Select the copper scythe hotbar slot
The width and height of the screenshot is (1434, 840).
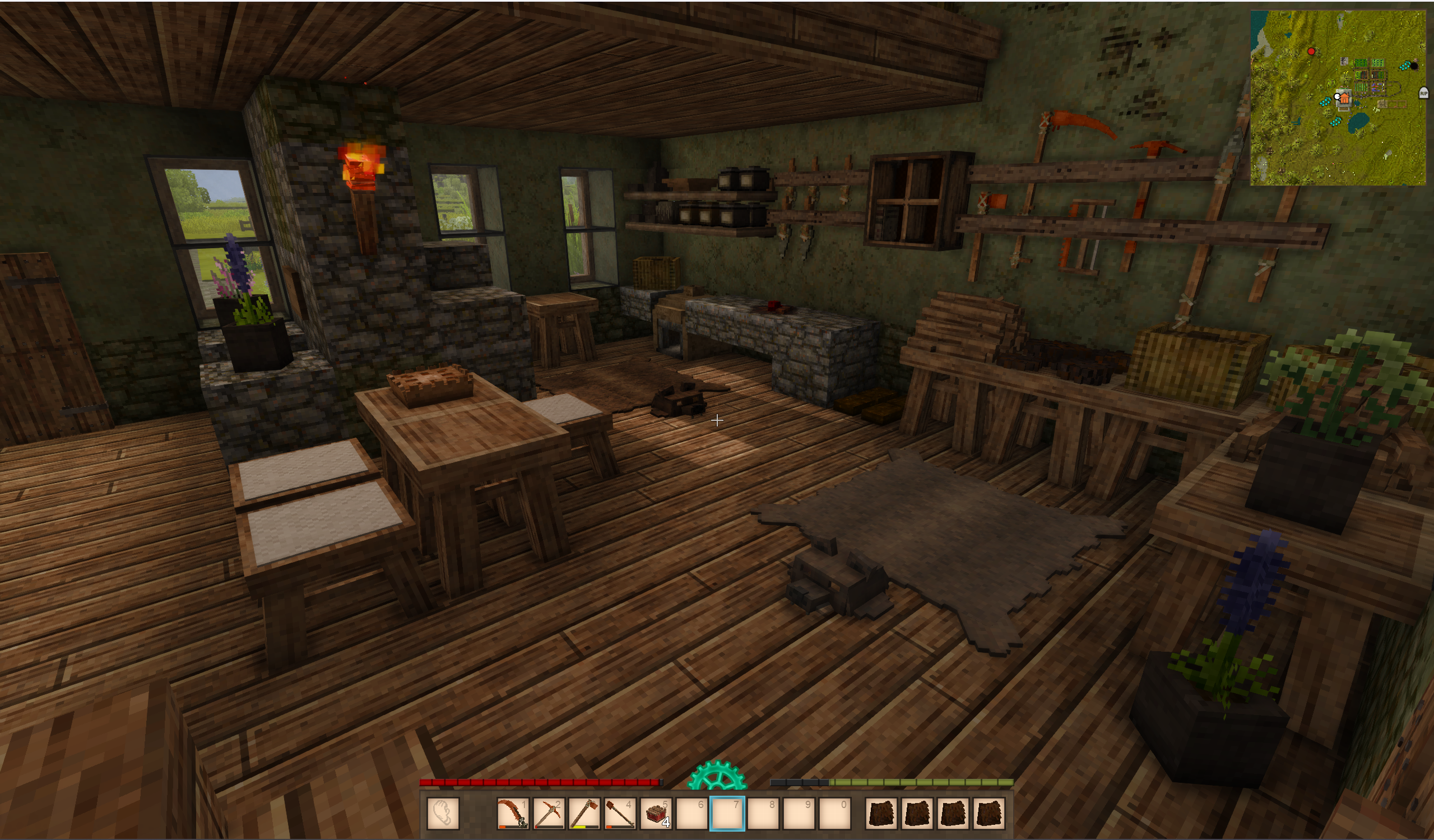(513, 813)
